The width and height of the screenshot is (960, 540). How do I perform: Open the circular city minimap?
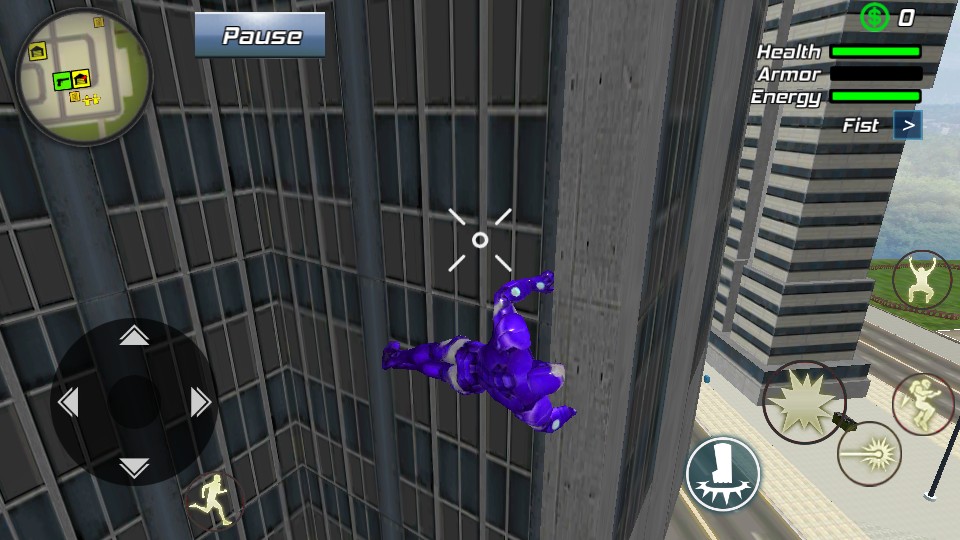coord(83,77)
